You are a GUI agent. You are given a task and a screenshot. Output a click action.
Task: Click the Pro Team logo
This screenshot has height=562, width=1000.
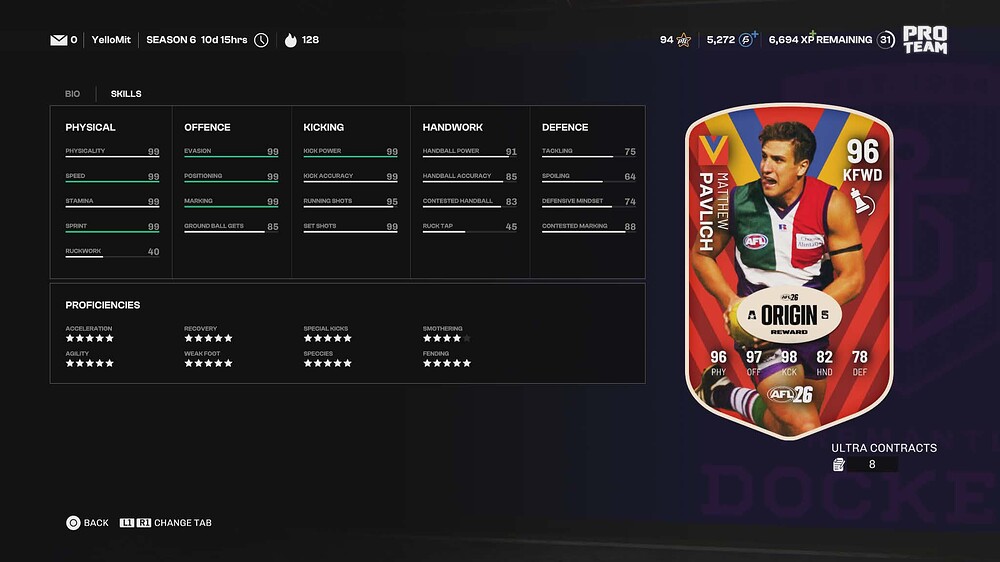[x=924, y=40]
